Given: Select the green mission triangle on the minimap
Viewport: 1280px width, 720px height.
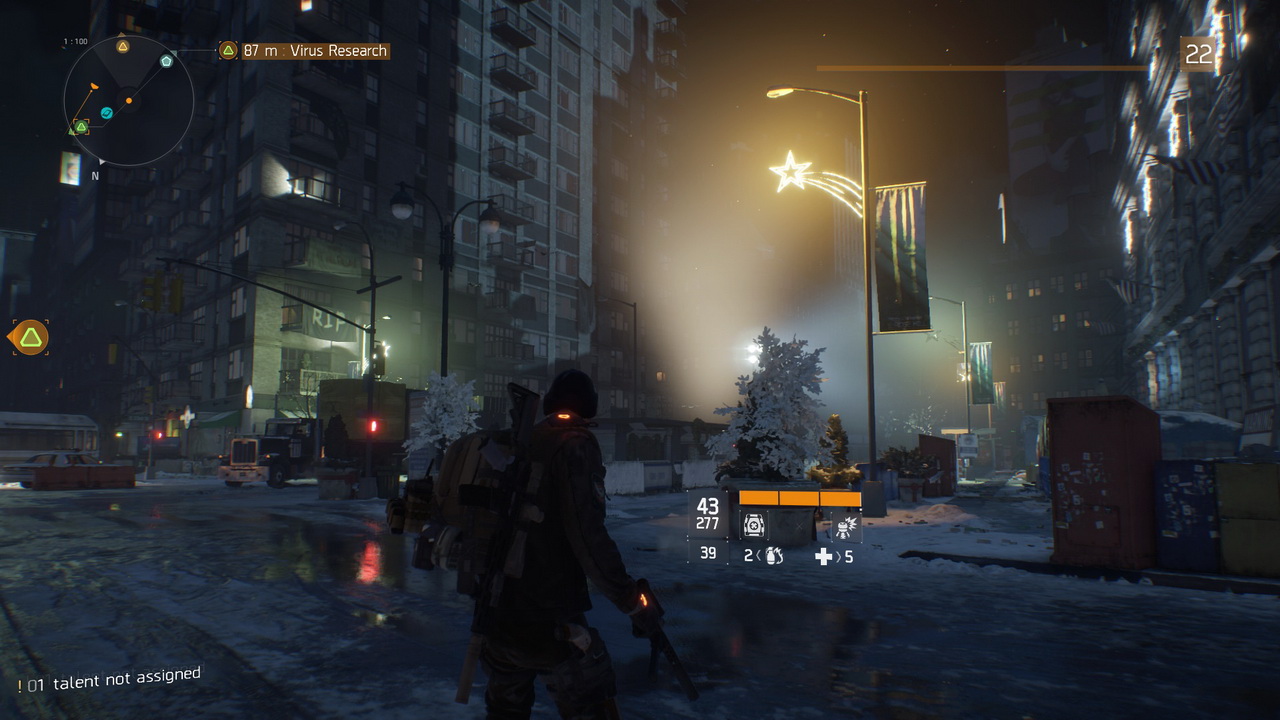Looking at the screenshot, I should click(x=81, y=126).
